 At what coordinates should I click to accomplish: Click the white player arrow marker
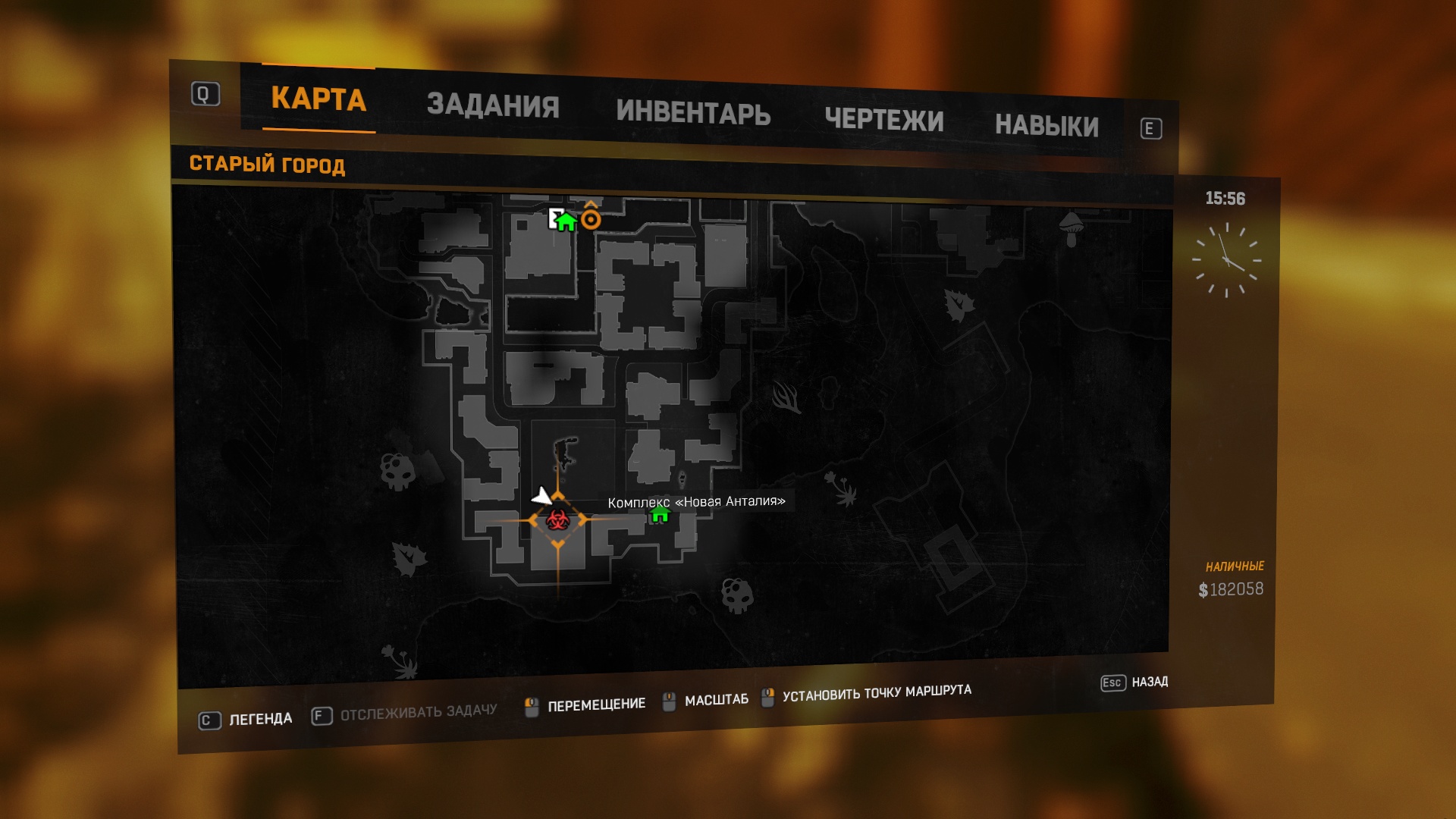click(x=541, y=497)
